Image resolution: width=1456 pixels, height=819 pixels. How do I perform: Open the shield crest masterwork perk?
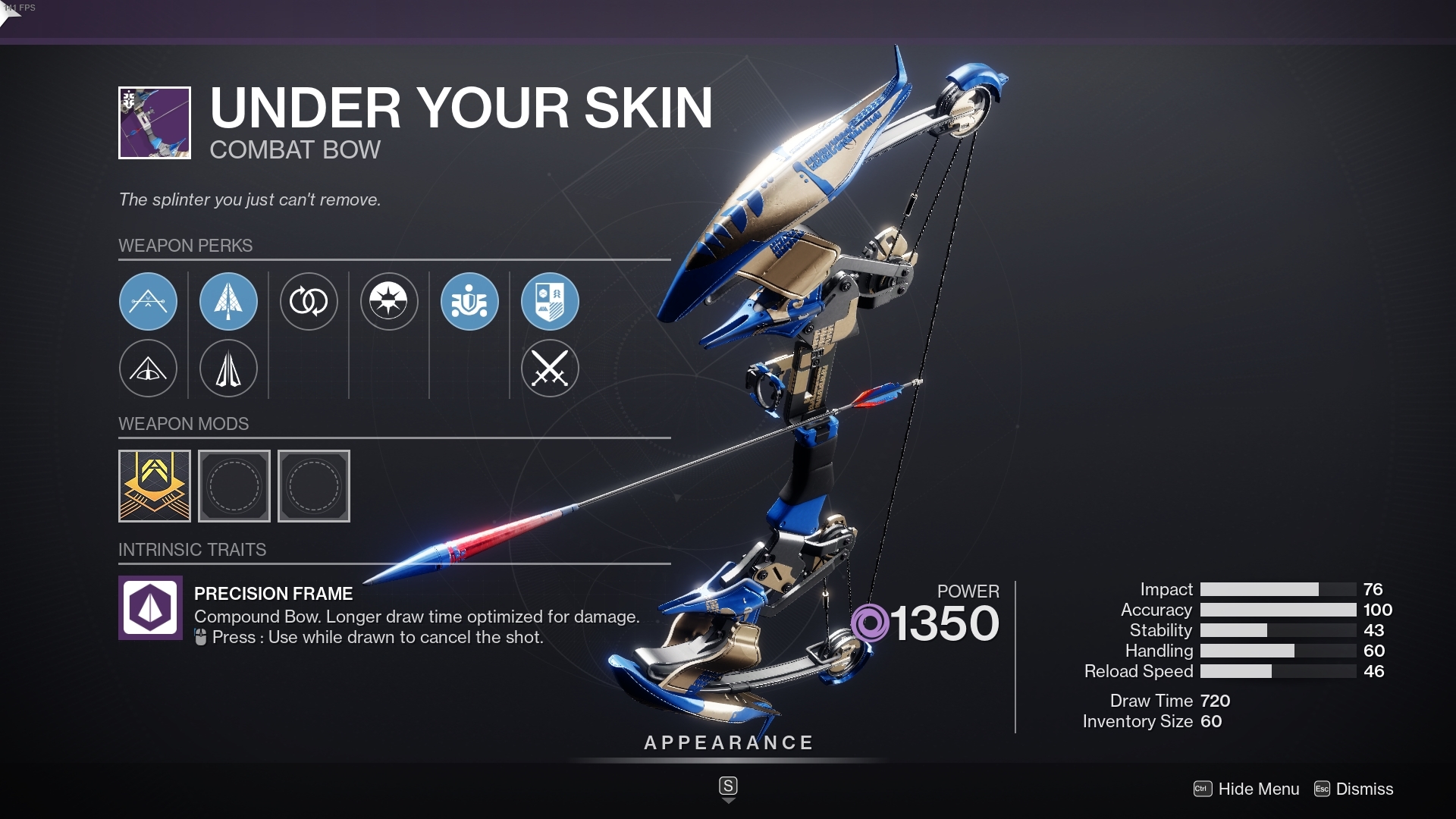(x=551, y=301)
